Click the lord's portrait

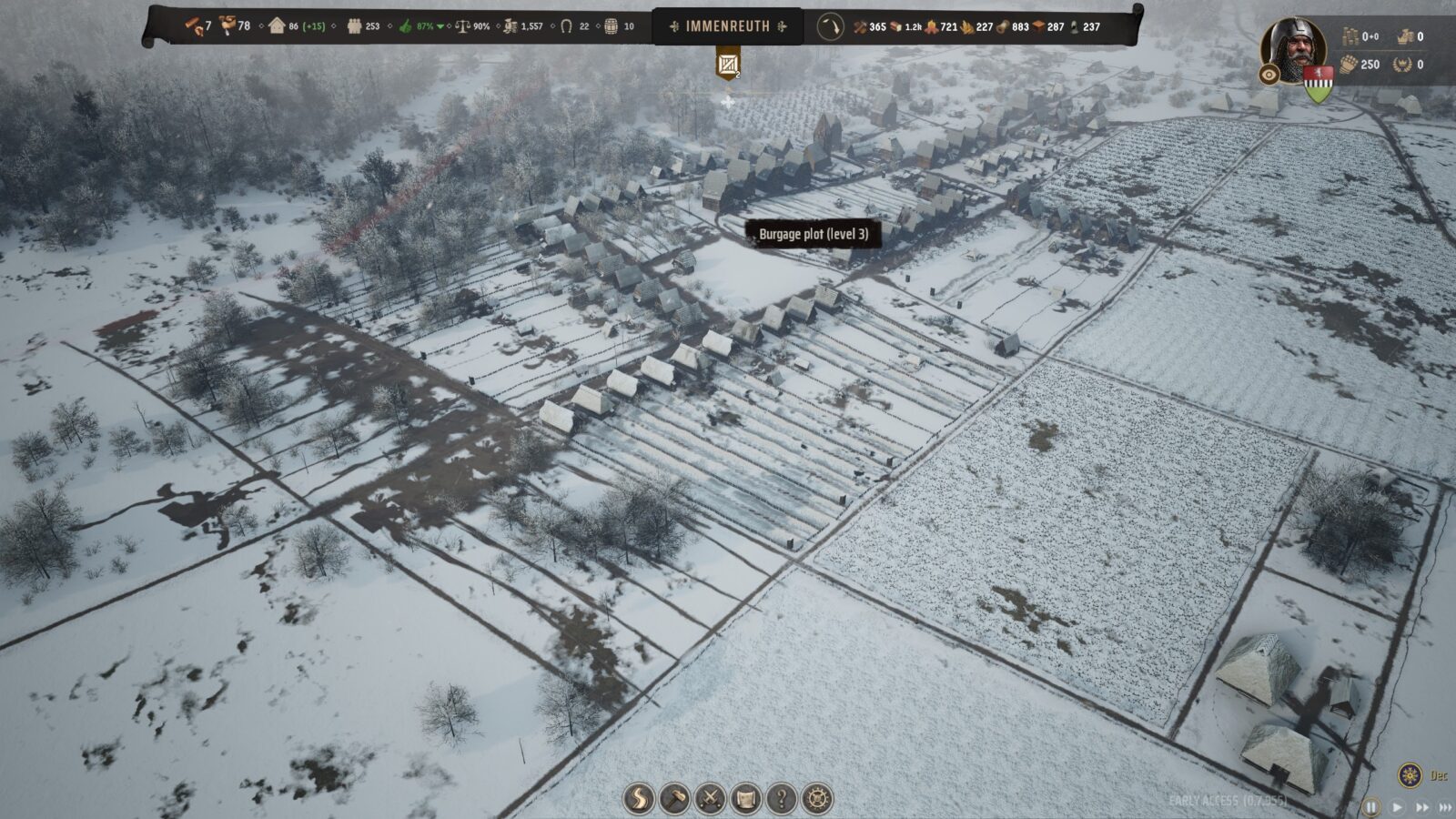pyautogui.click(x=1293, y=47)
